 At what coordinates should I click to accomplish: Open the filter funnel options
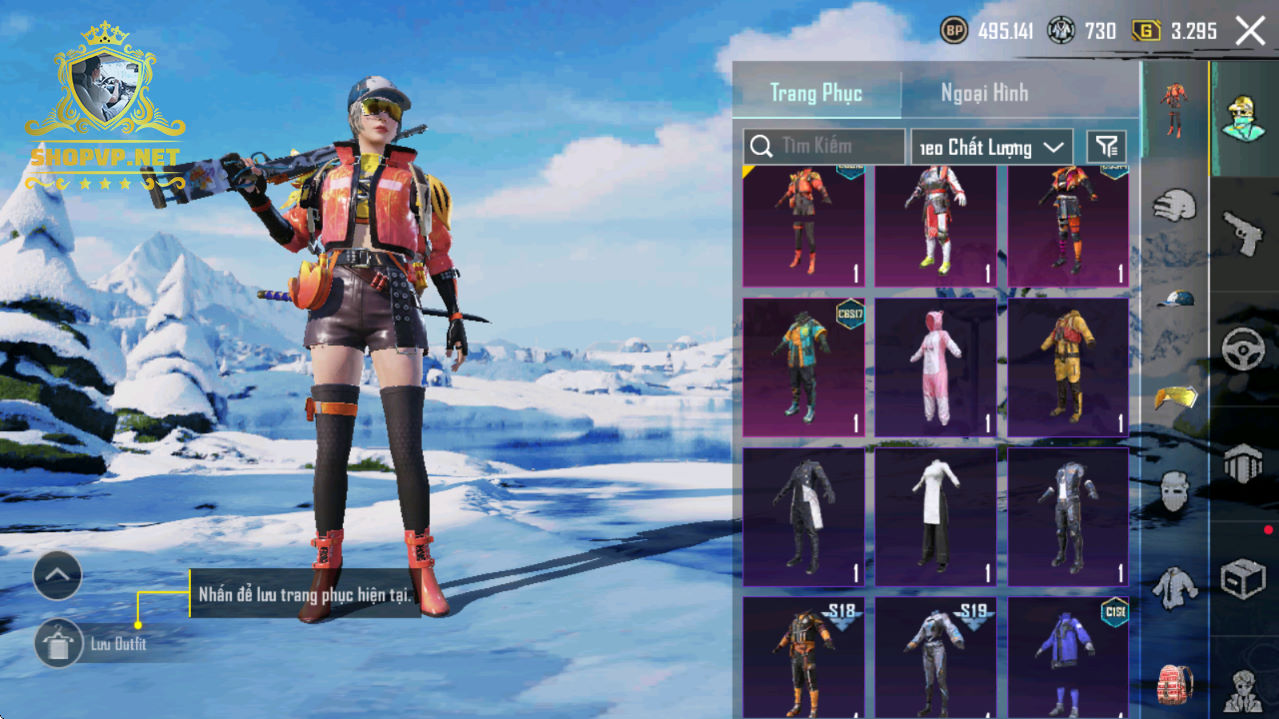point(1106,147)
